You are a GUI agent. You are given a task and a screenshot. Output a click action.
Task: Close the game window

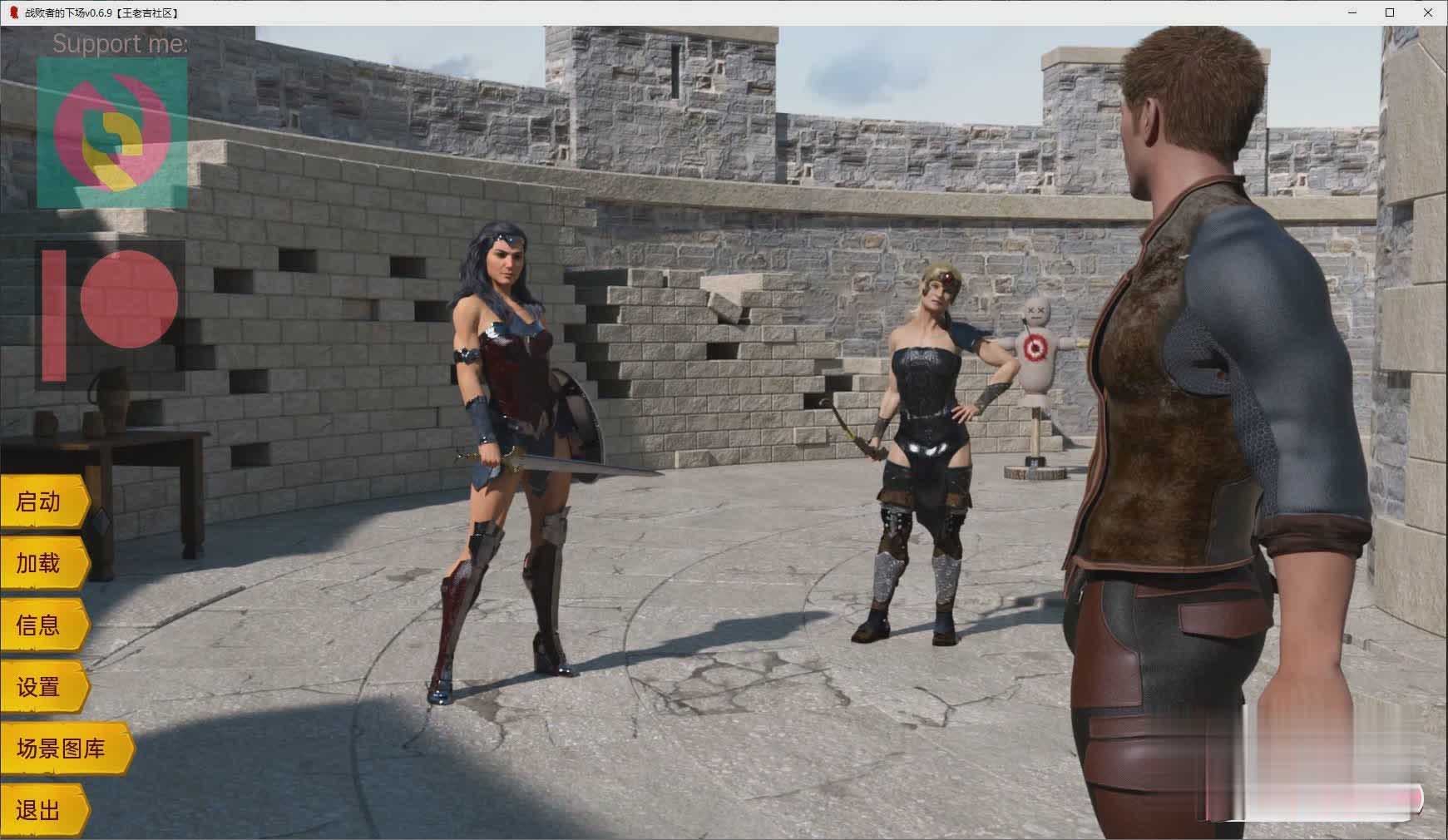(1428, 12)
